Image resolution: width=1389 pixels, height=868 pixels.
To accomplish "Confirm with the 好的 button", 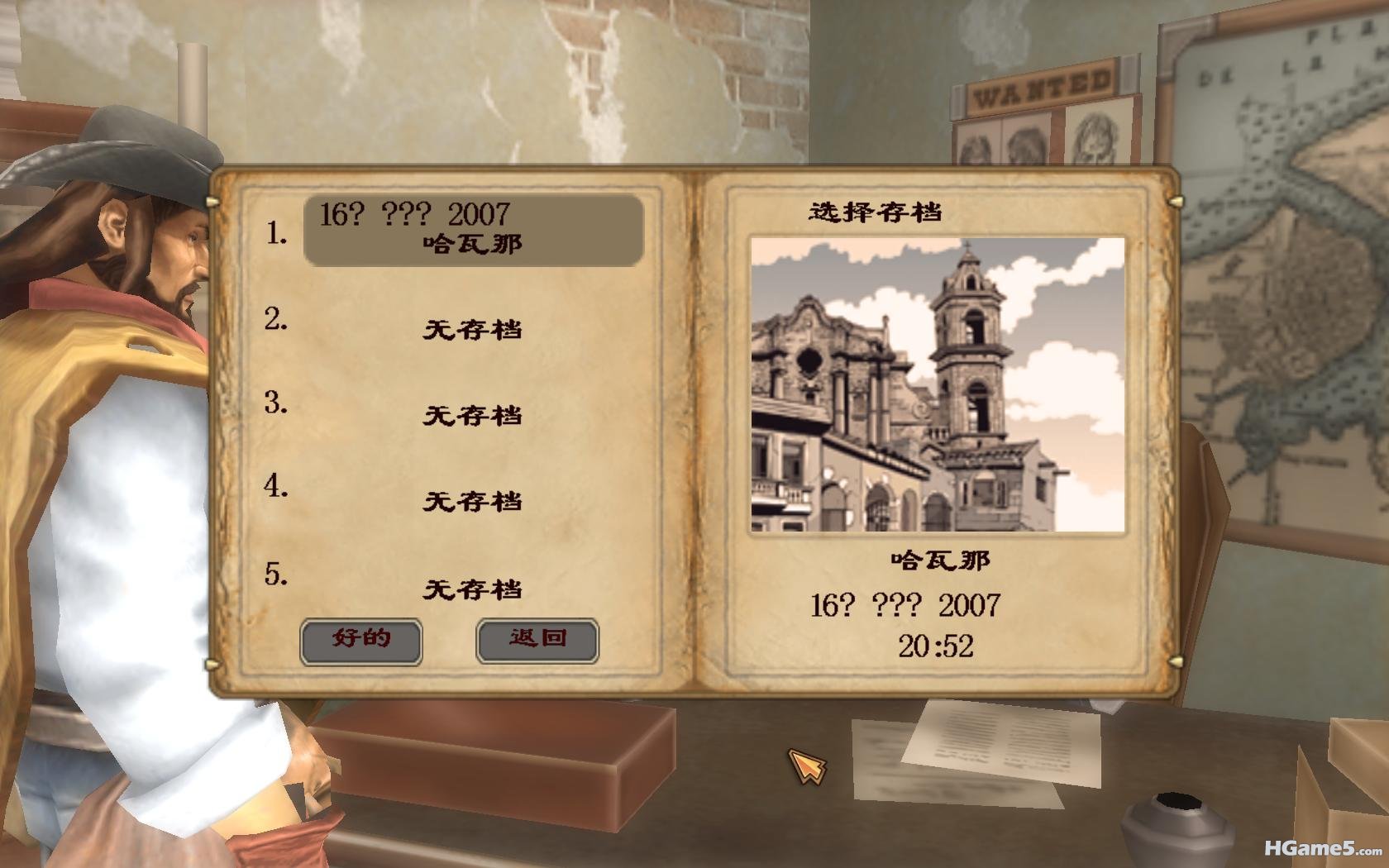I will 360,641.
